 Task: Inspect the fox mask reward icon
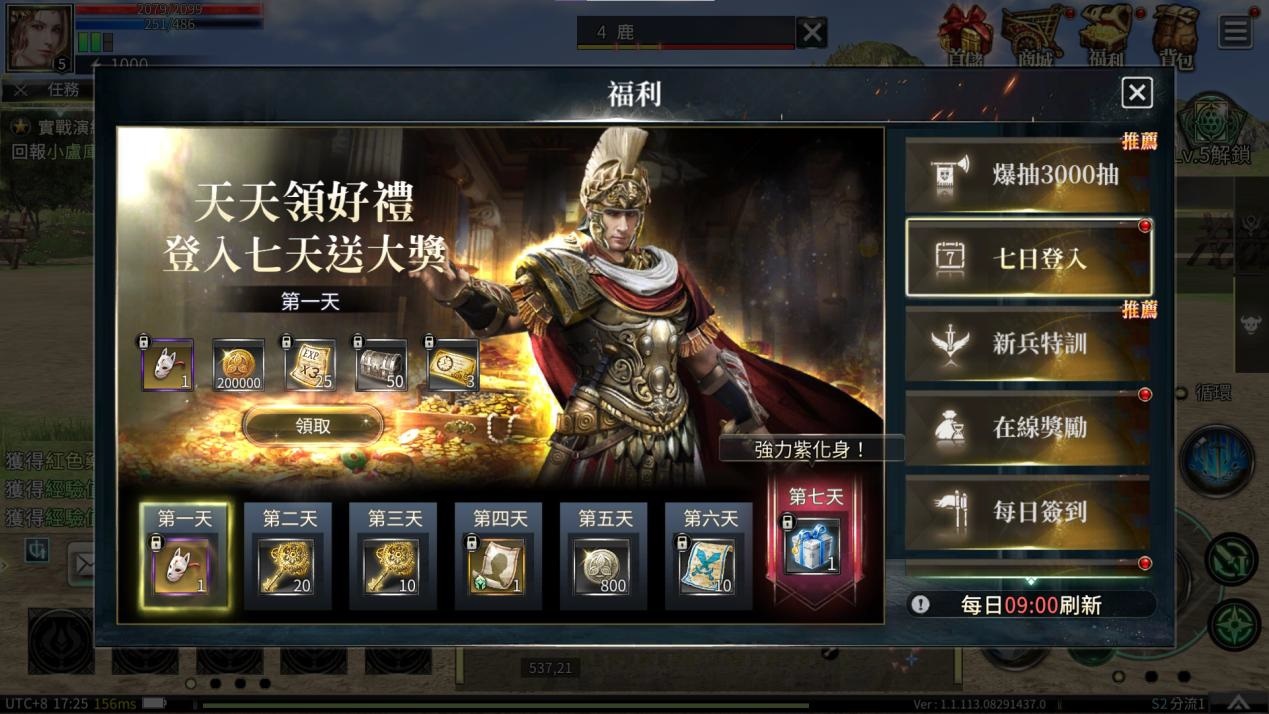tap(167, 365)
